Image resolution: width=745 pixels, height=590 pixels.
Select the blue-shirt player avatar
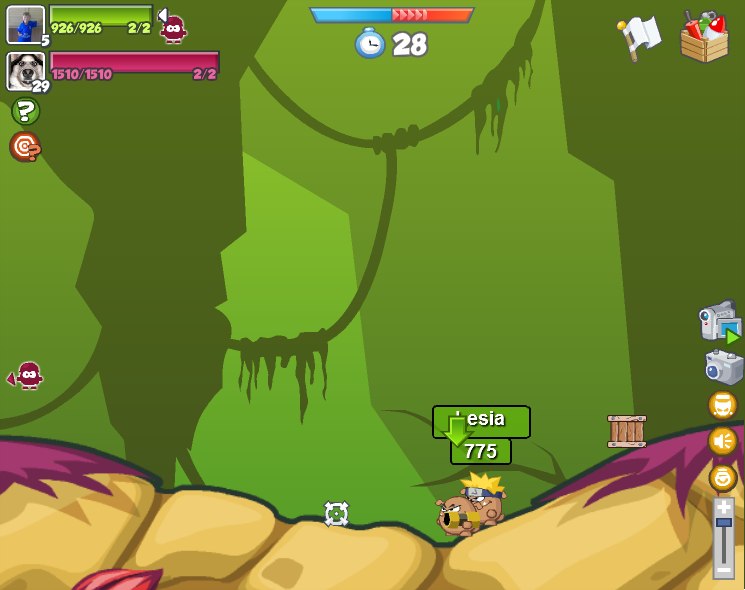(25, 24)
